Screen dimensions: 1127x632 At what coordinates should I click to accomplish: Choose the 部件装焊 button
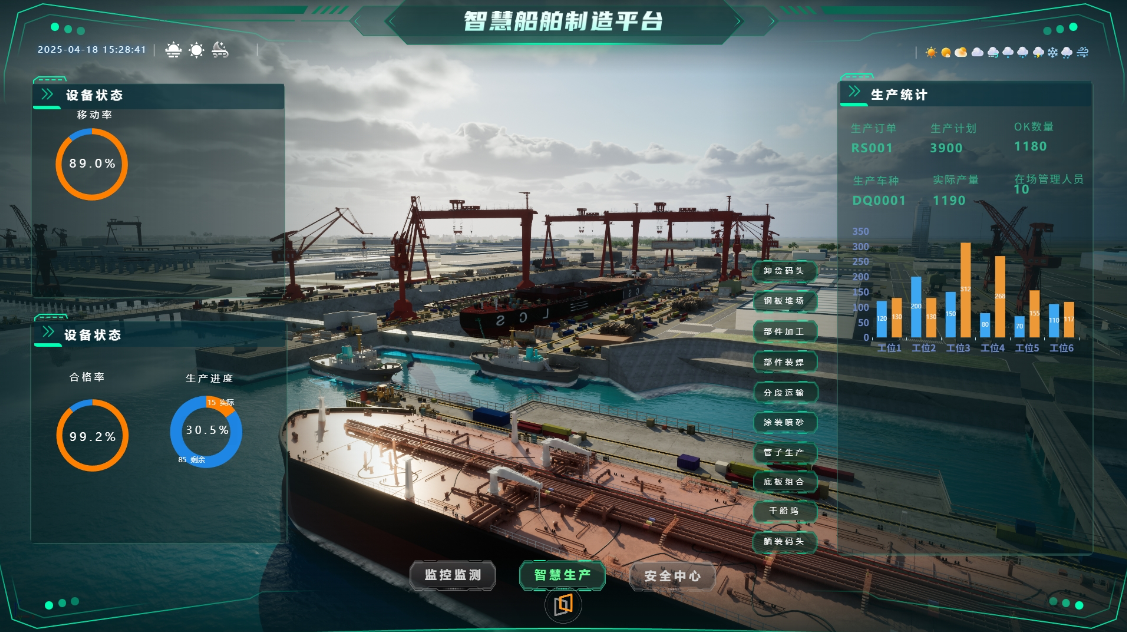click(784, 361)
